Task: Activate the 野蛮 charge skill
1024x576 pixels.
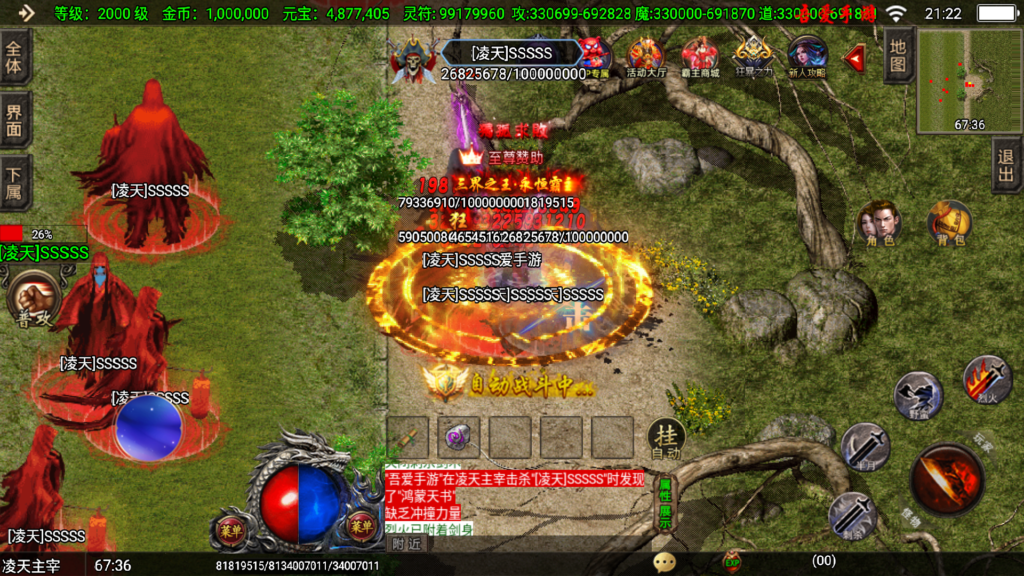Action: (x=917, y=395)
